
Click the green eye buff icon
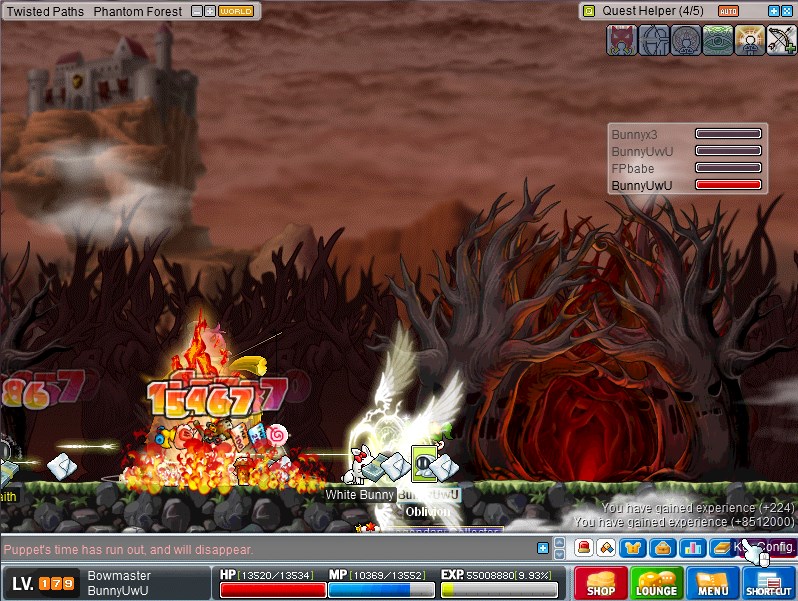[x=717, y=40]
